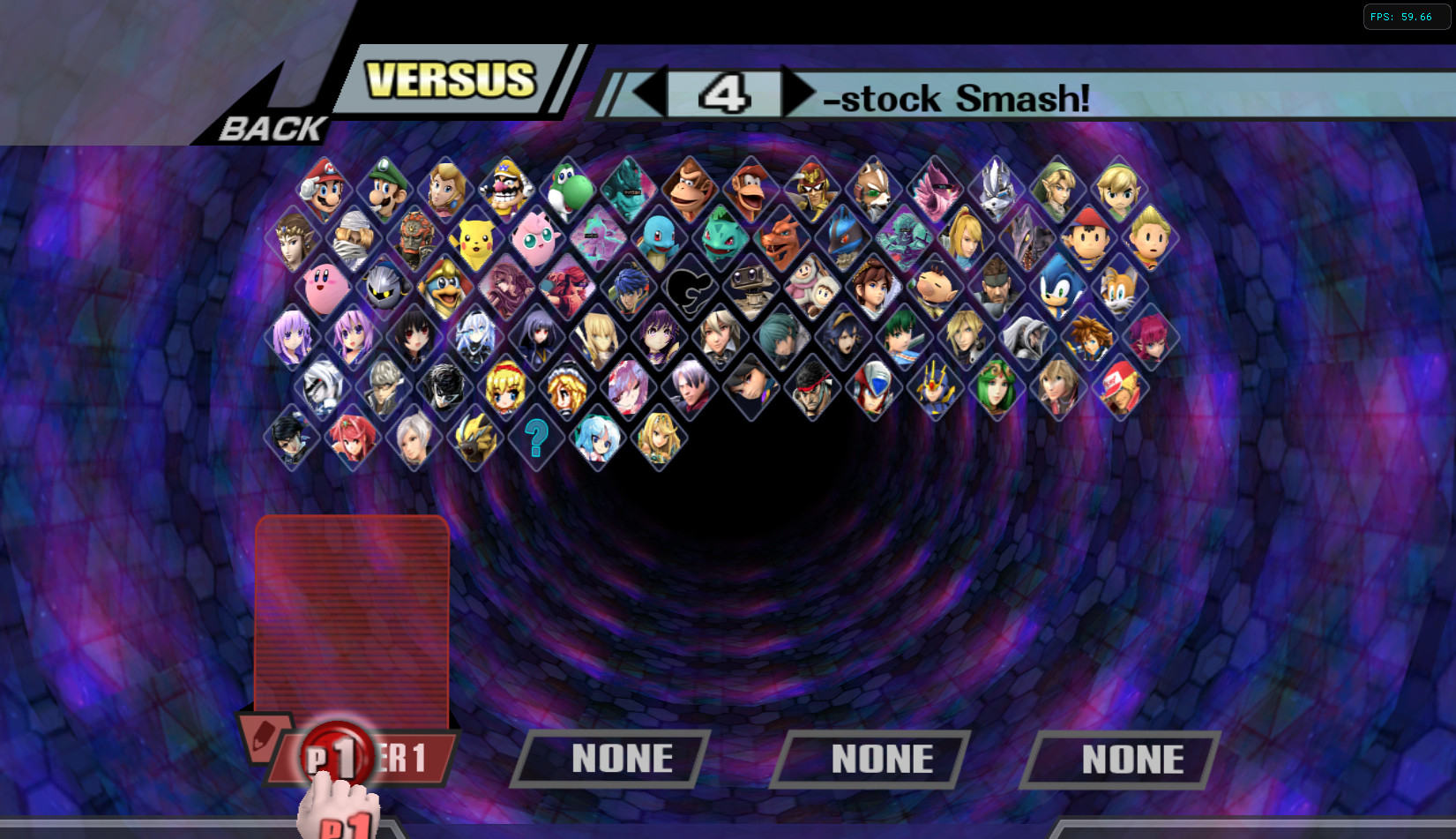Select Meta Knight's portrait
This screenshot has width=1456, height=839.
385,286
